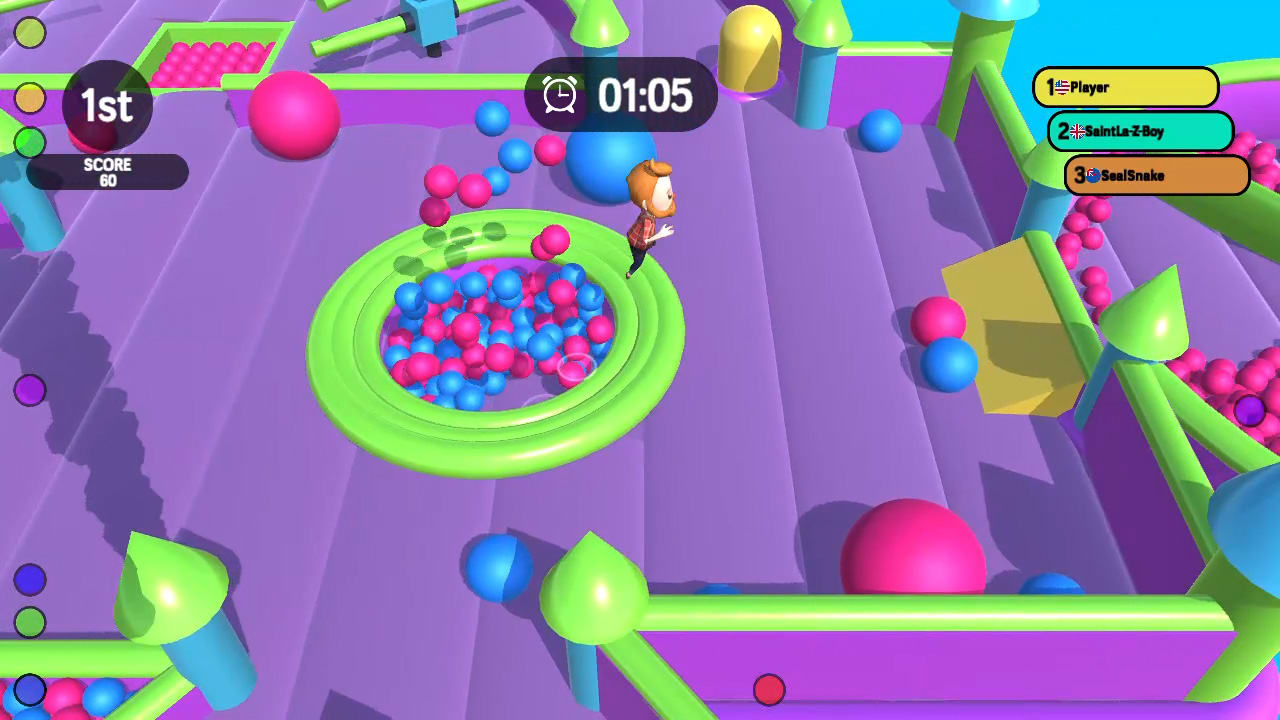This screenshot has width=1280, height=720.
Task: Select the bearded player character
Action: click(648, 210)
